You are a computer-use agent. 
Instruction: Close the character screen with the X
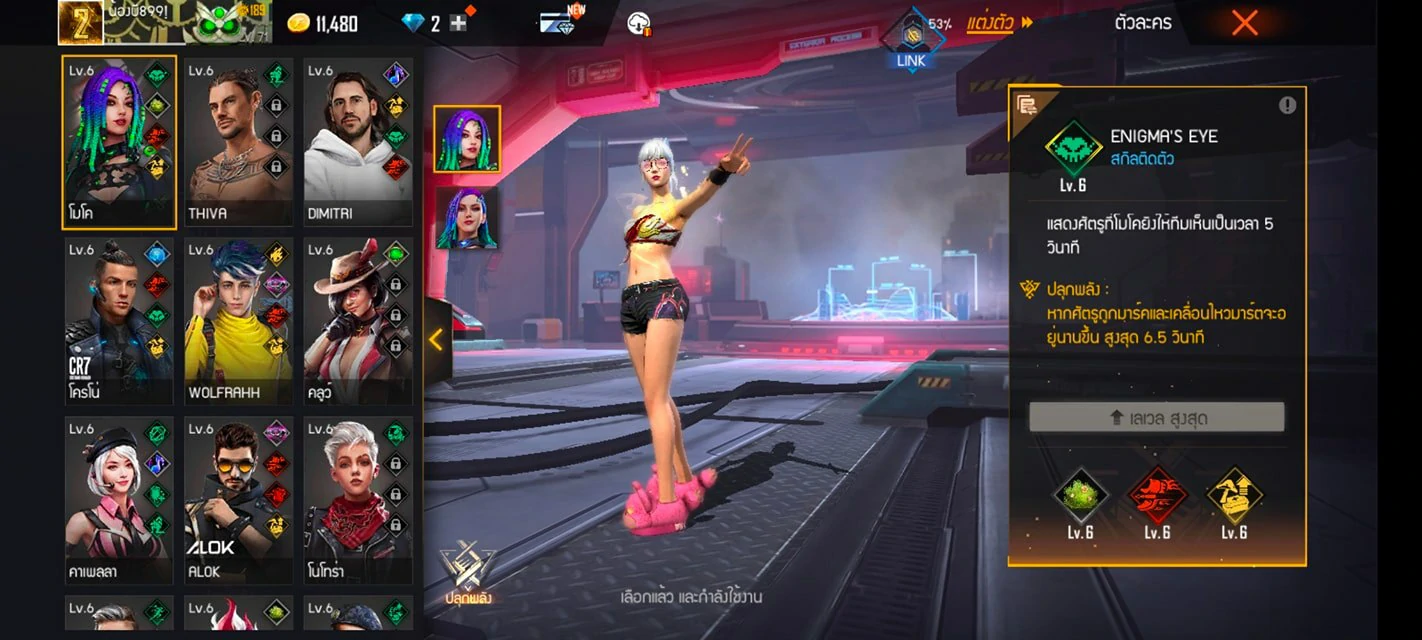point(1244,23)
